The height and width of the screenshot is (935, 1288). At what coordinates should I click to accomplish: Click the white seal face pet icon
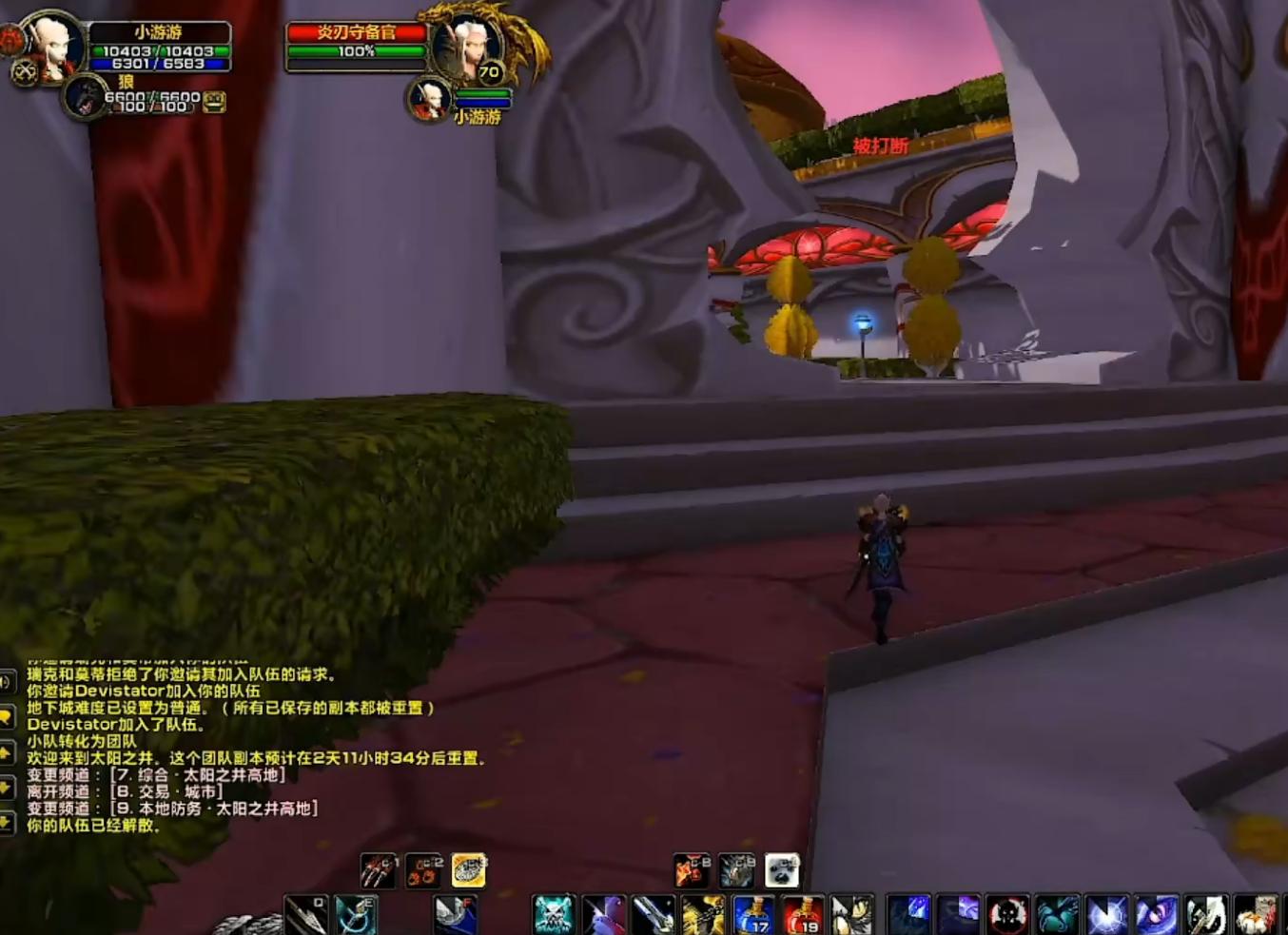click(x=782, y=870)
